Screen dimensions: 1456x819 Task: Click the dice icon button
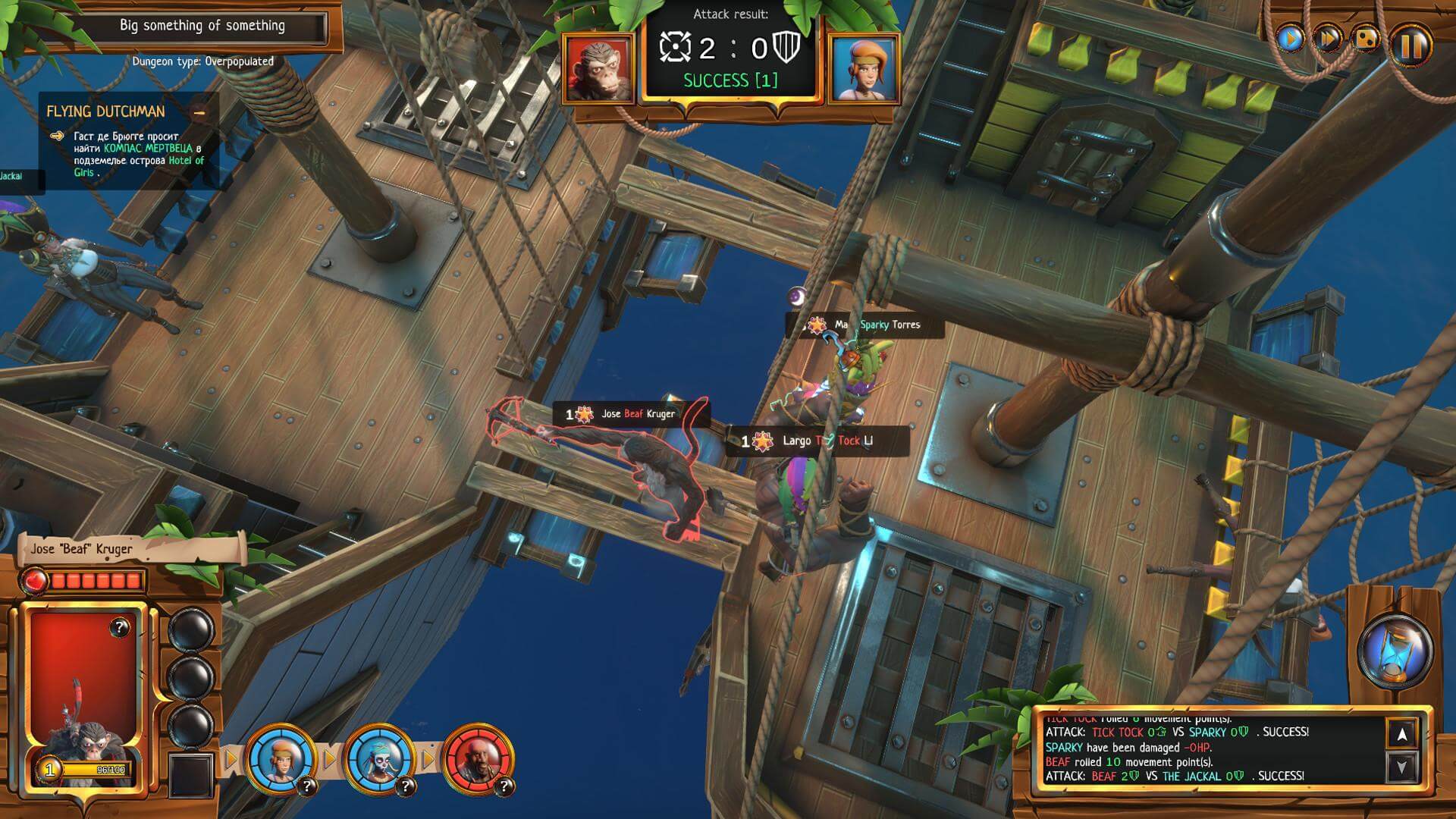tap(1366, 38)
